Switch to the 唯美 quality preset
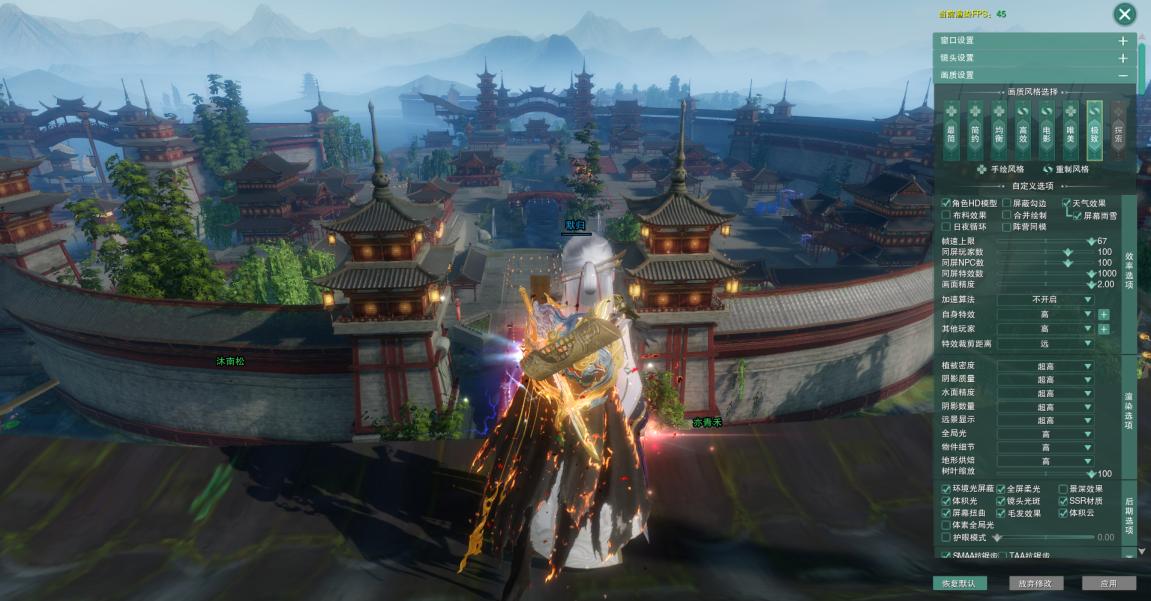Screen dimensions: 1151x601 point(1070,130)
